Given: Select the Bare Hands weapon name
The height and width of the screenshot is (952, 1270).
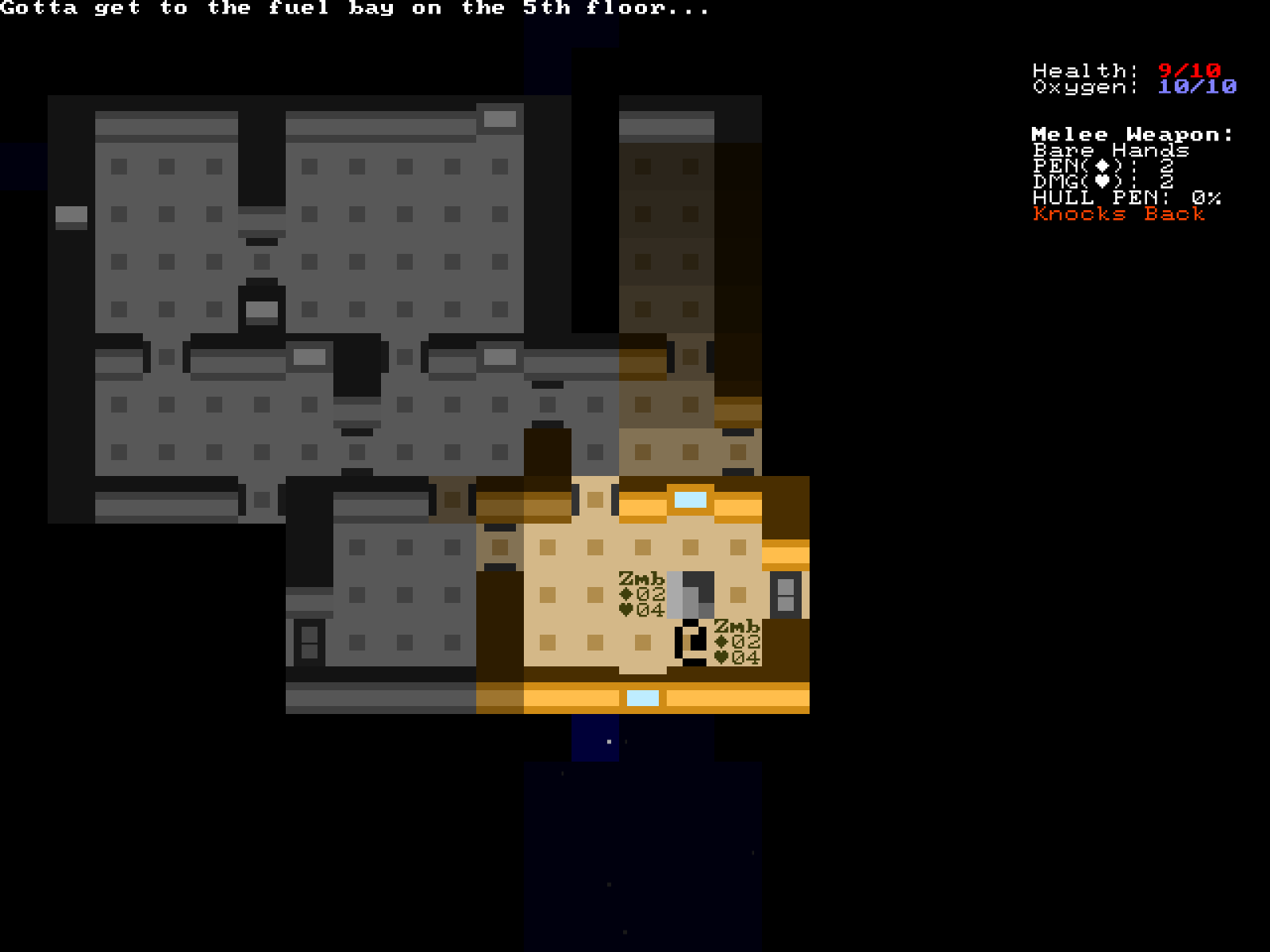Looking at the screenshot, I should pyautogui.click(x=1113, y=150).
